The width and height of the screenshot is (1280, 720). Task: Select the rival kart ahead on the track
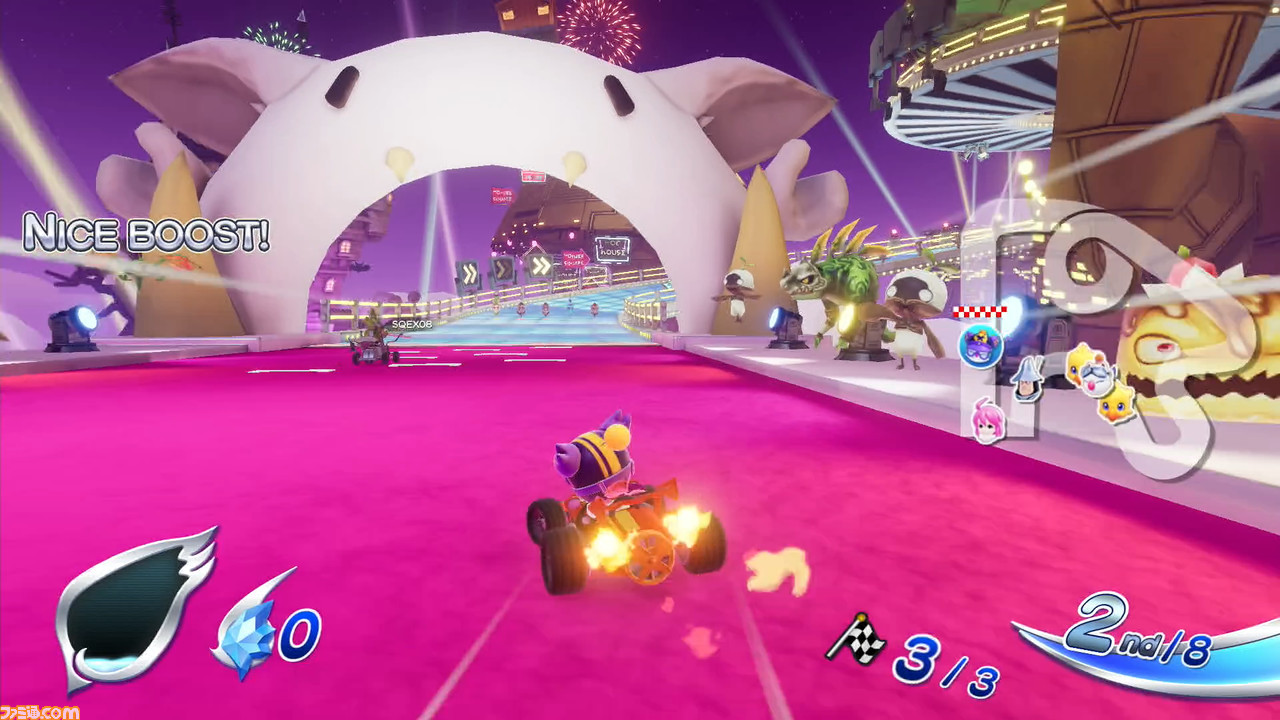(x=370, y=350)
